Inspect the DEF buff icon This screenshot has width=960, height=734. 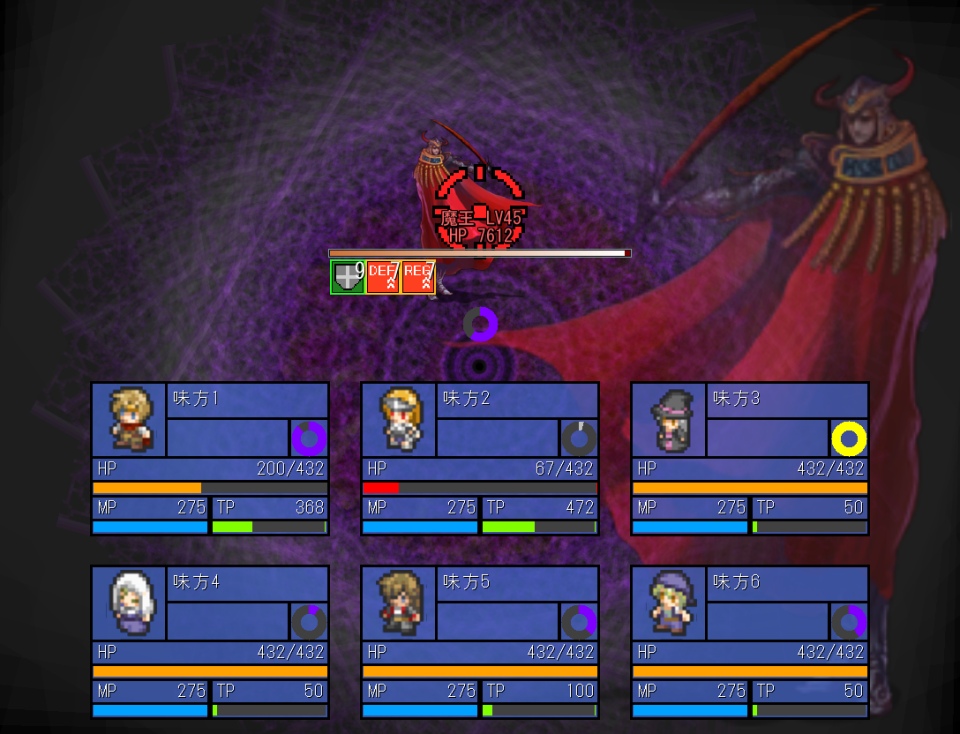[382, 277]
